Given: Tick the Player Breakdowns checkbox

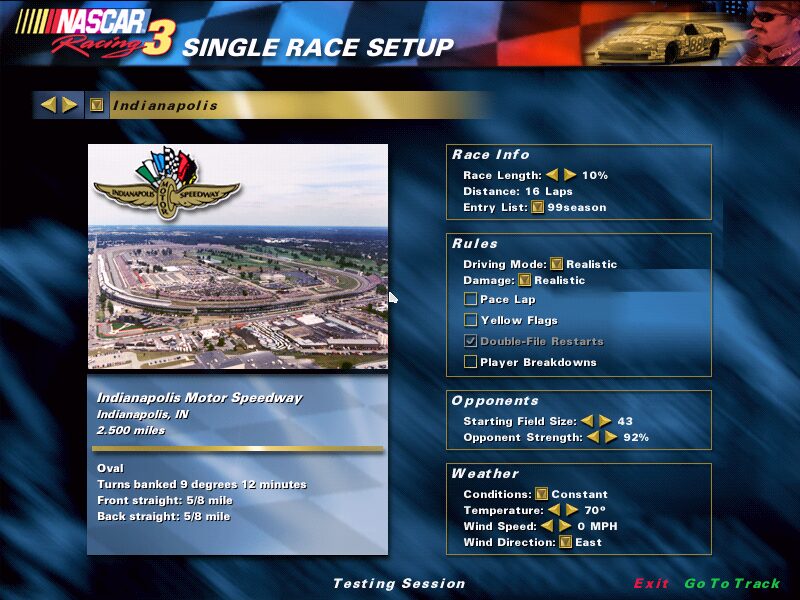Looking at the screenshot, I should click(x=470, y=362).
